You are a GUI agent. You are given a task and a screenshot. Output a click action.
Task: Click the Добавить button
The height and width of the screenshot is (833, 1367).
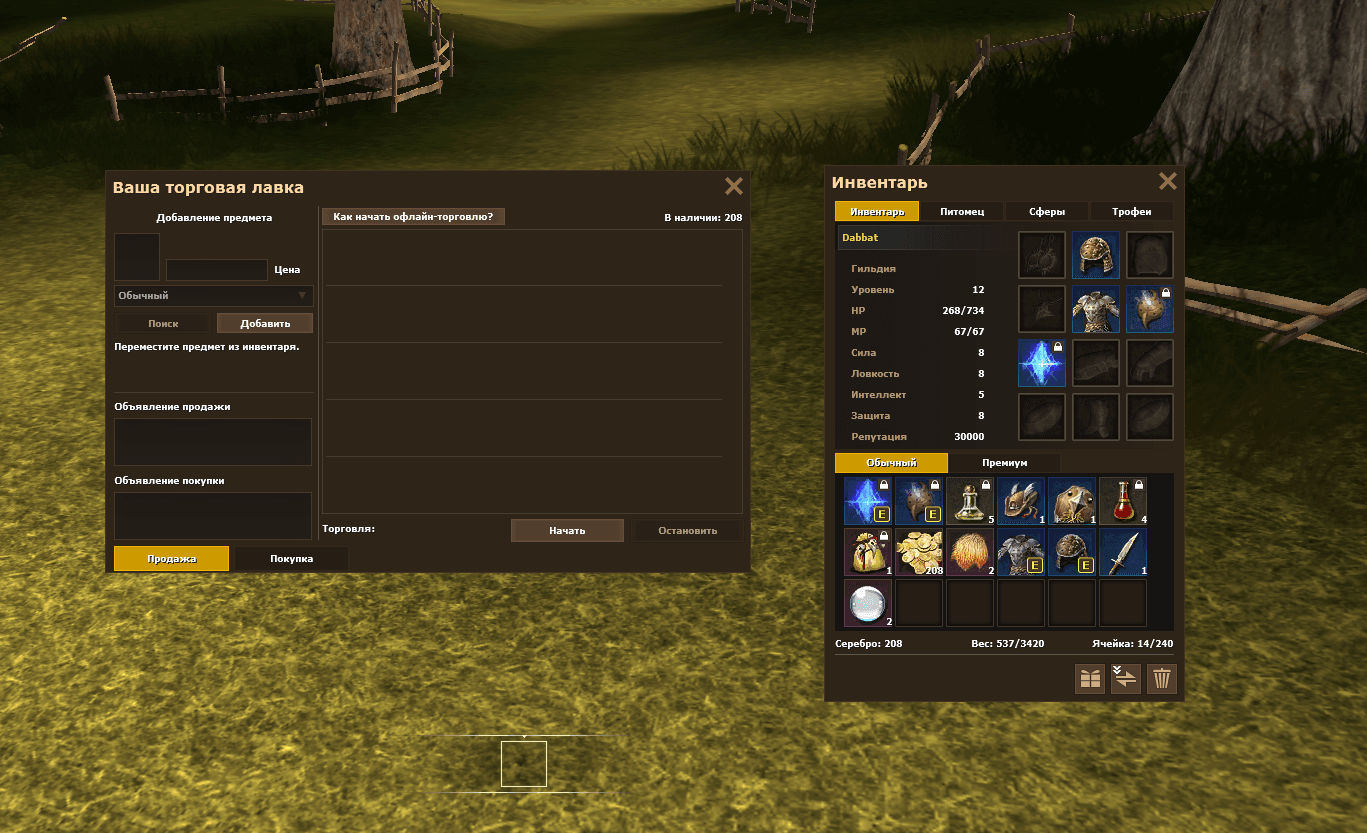click(265, 323)
